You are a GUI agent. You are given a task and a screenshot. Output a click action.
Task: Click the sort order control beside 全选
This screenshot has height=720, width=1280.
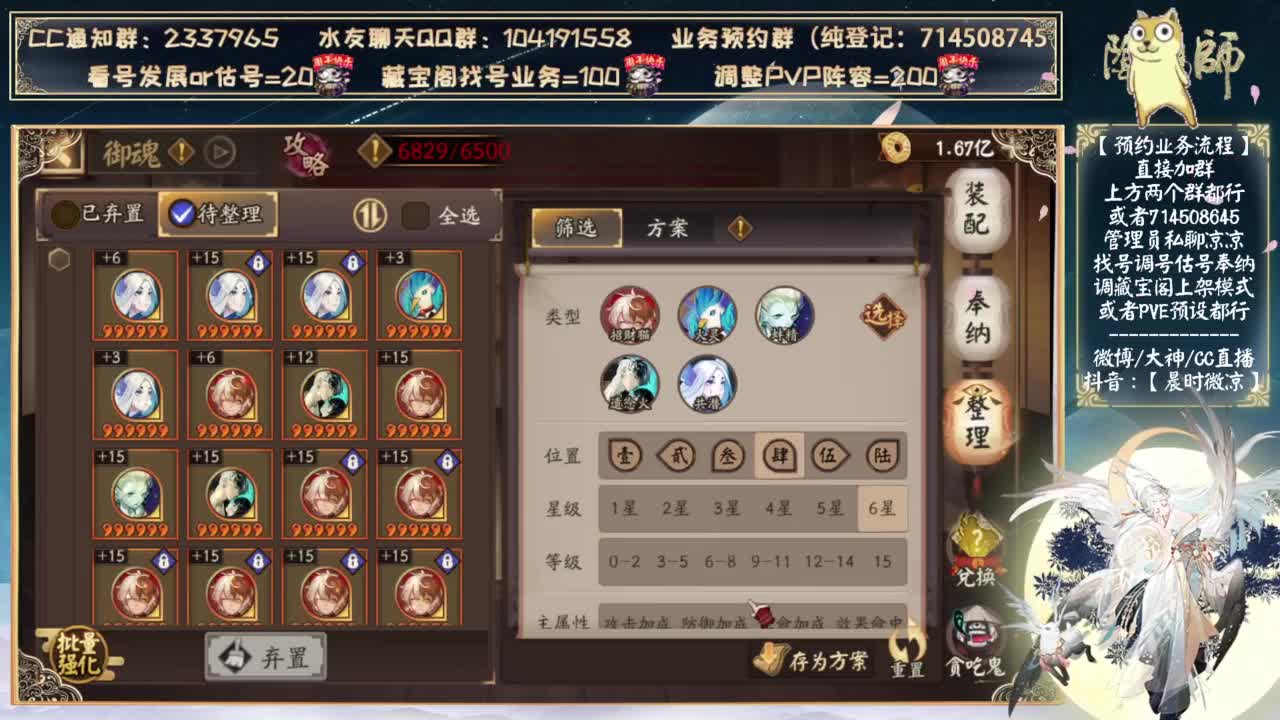point(371,216)
